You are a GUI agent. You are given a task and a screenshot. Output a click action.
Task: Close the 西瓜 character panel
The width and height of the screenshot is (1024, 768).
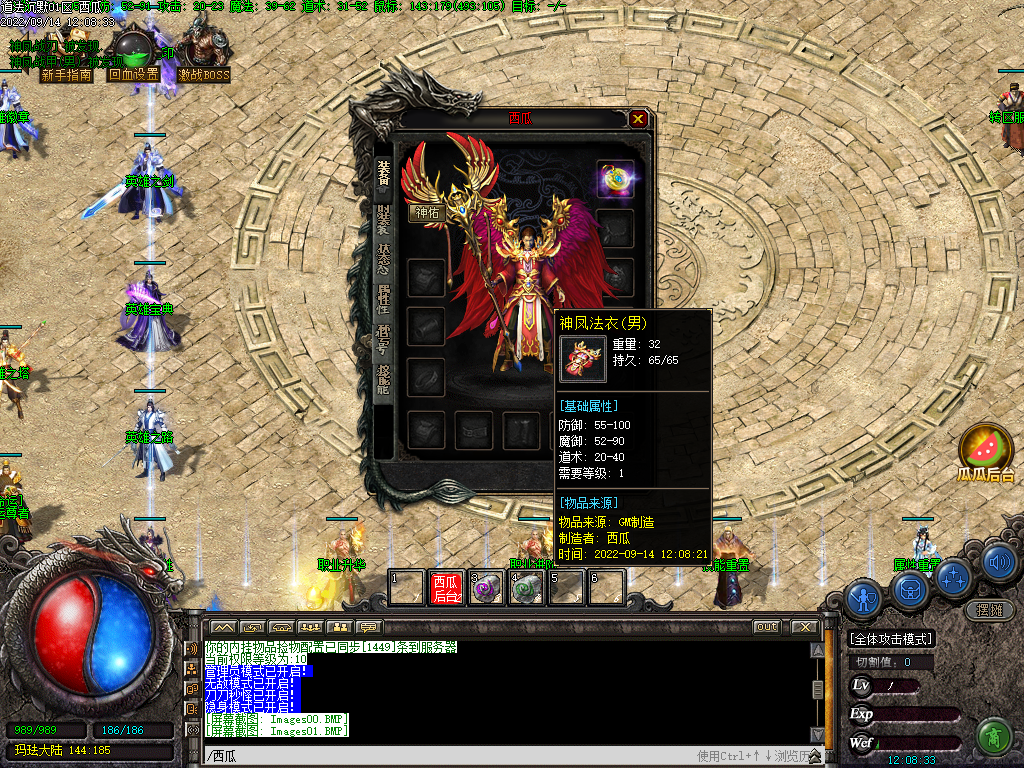(638, 119)
